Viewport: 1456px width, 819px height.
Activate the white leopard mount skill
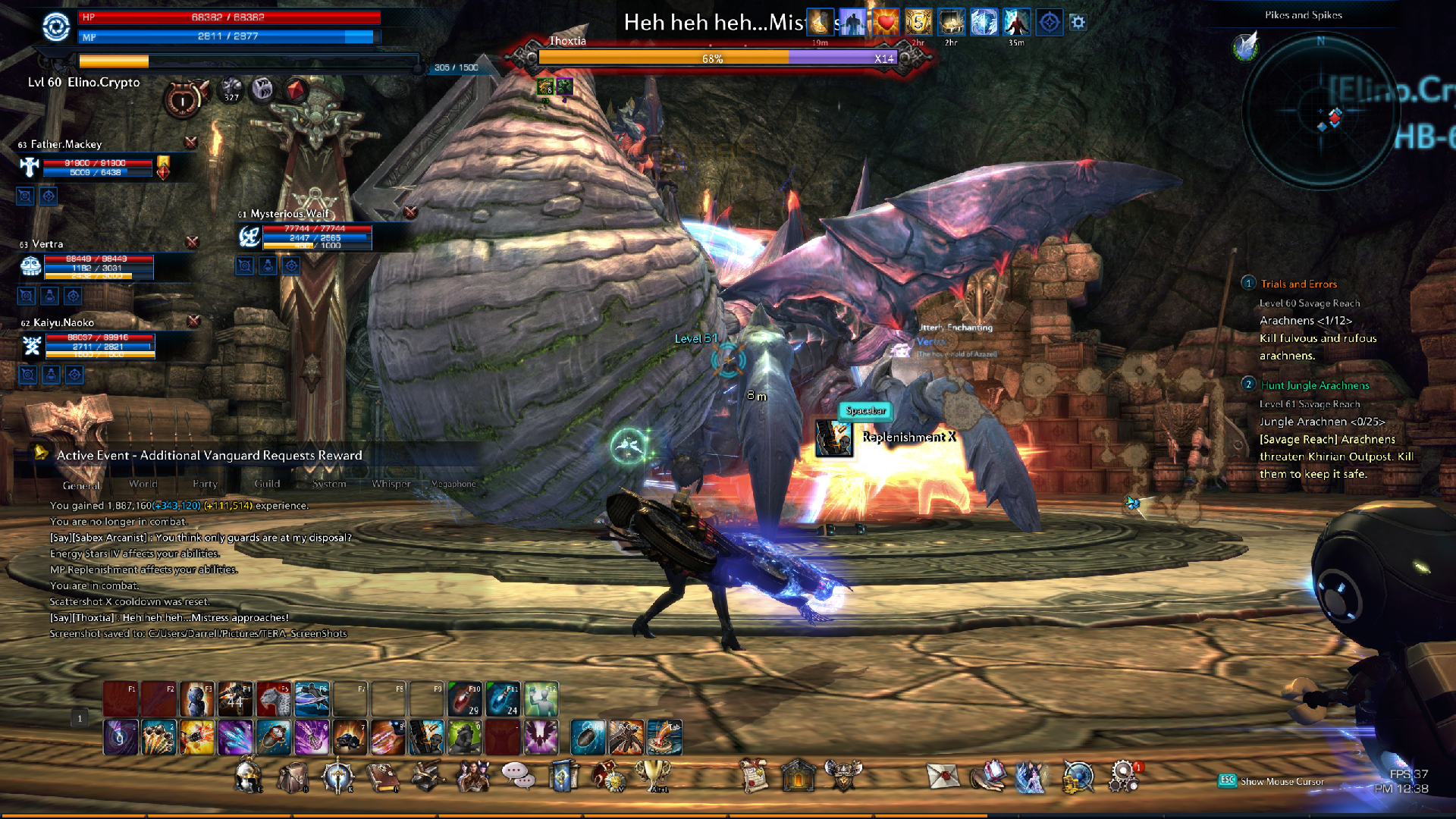pyautogui.click(x=274, y=699)
